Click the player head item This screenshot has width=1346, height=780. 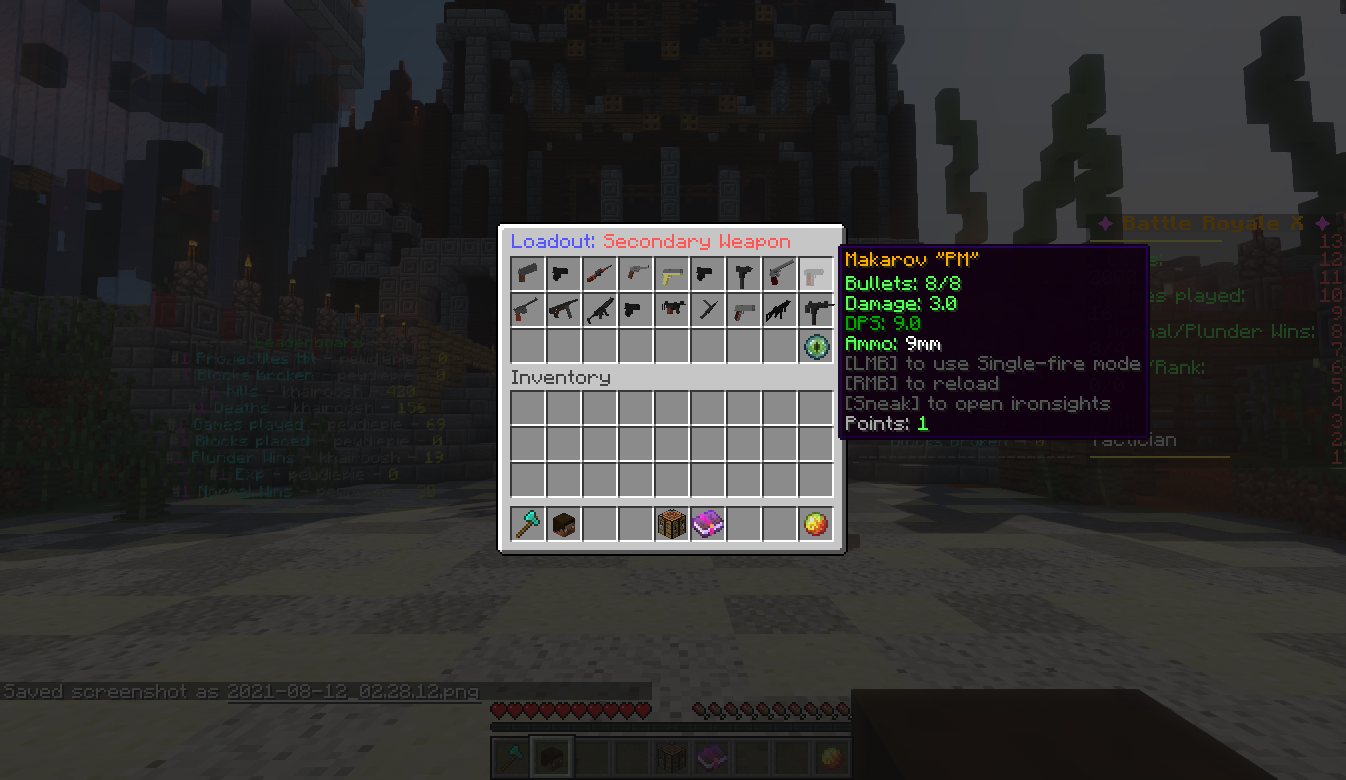pos(564,524)
